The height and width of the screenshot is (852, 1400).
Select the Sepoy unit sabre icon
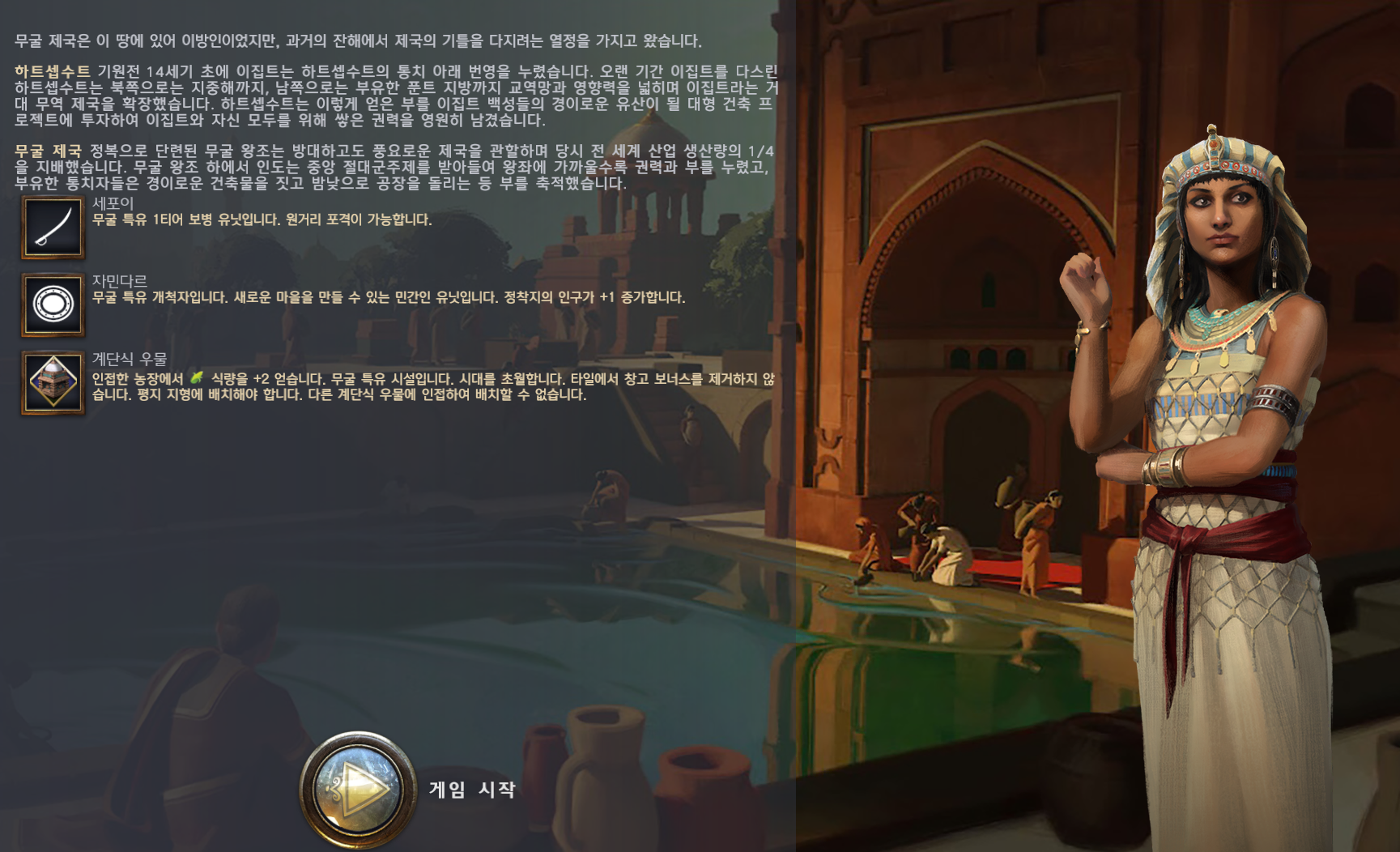pyautogui.click(x=53, y=228)
